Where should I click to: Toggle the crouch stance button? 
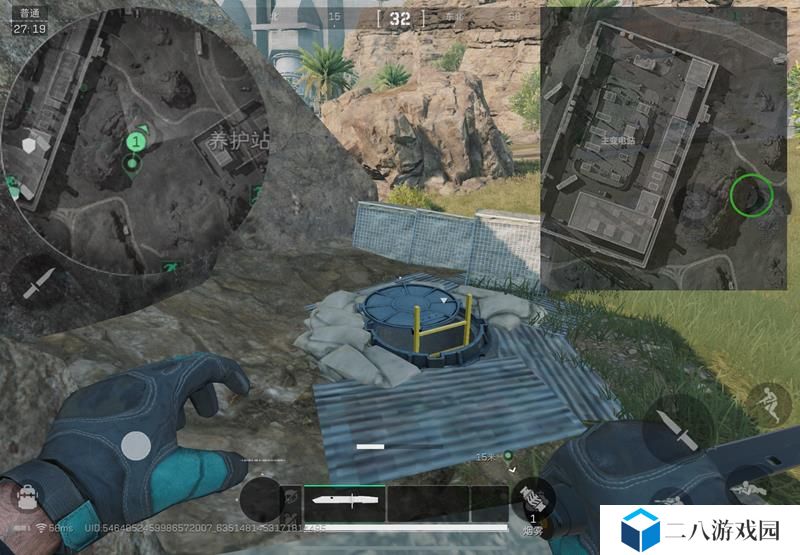[x=766, y=402]
